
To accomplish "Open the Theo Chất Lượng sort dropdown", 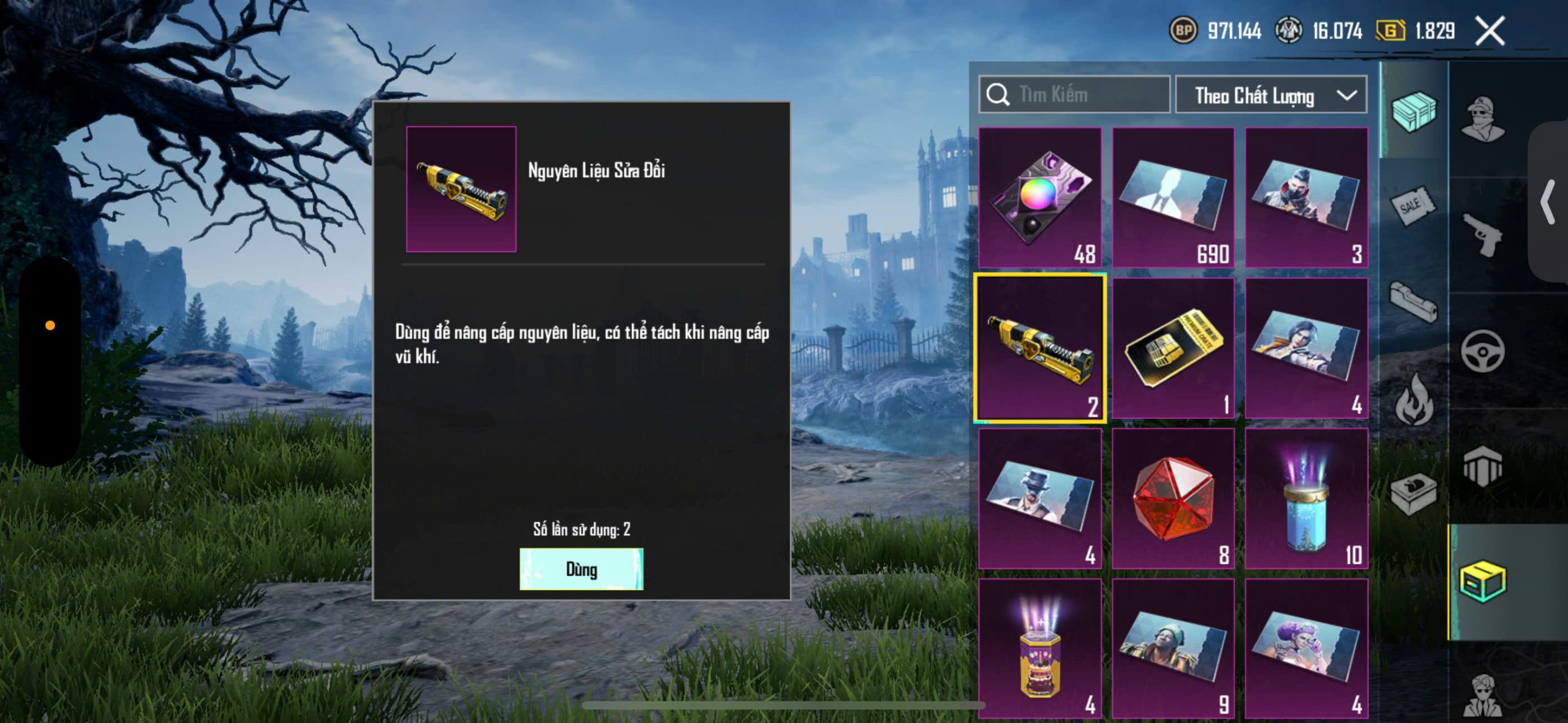I will [1270, 96].
